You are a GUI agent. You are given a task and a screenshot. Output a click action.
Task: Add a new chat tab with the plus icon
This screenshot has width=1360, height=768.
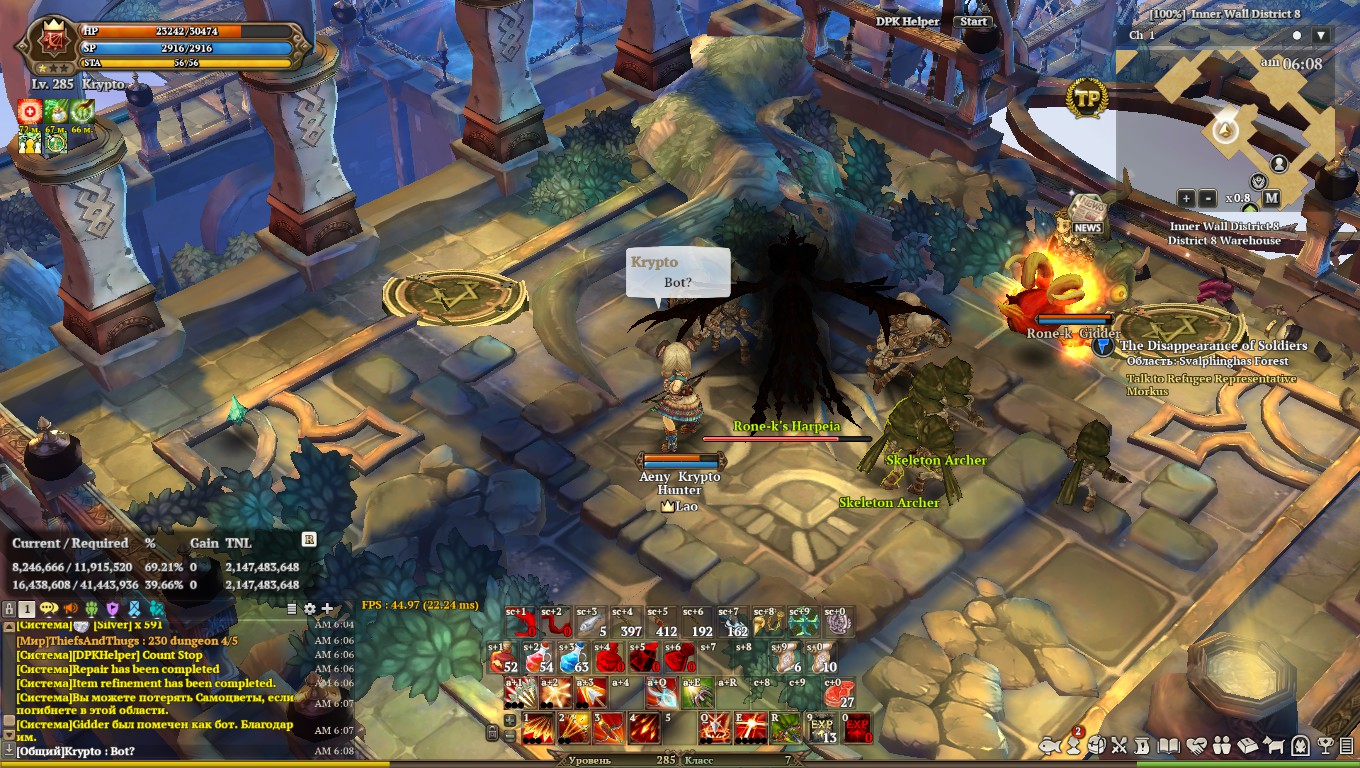pos(326,608)
